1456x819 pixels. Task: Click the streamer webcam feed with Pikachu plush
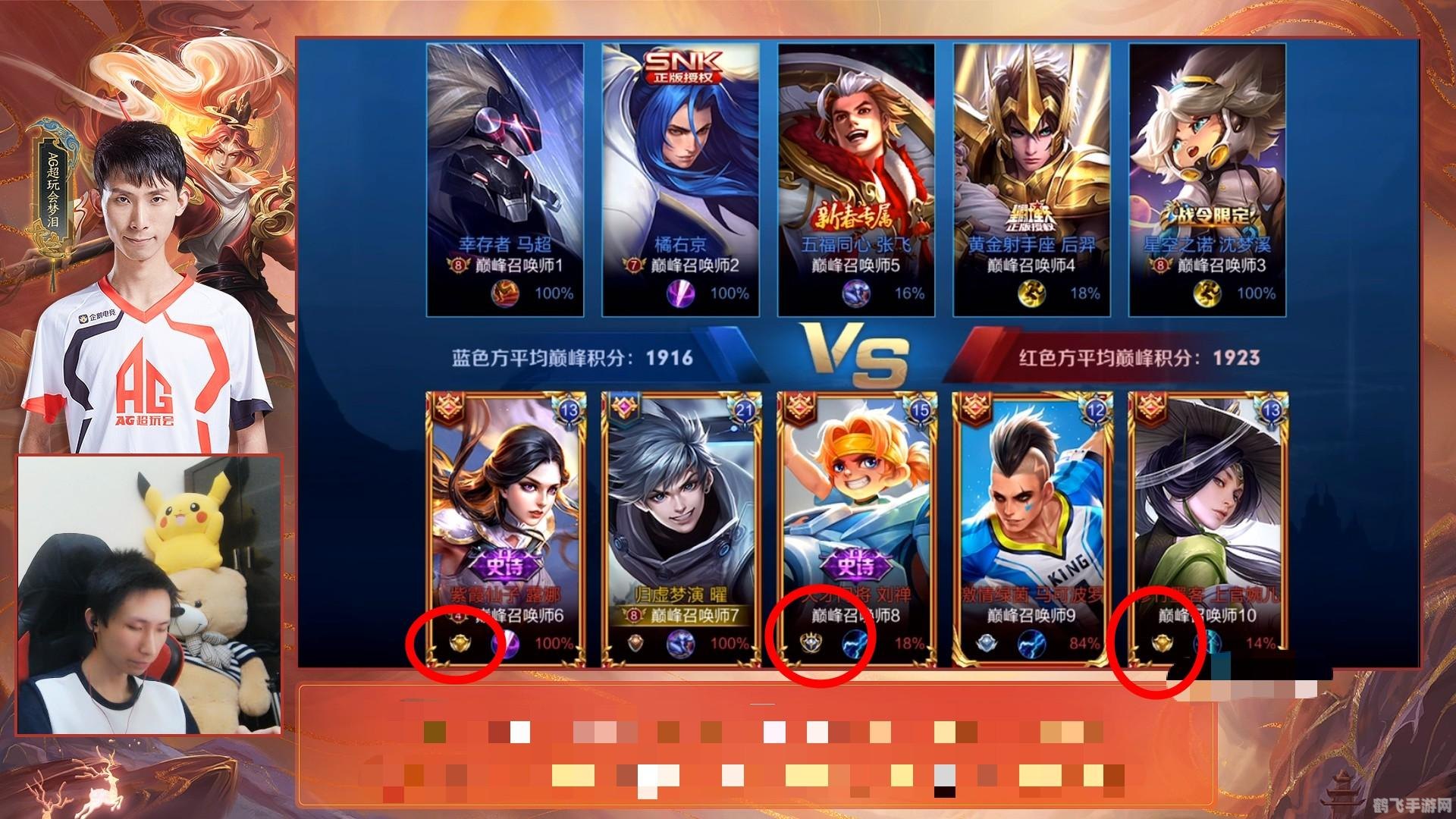(149, 594)
